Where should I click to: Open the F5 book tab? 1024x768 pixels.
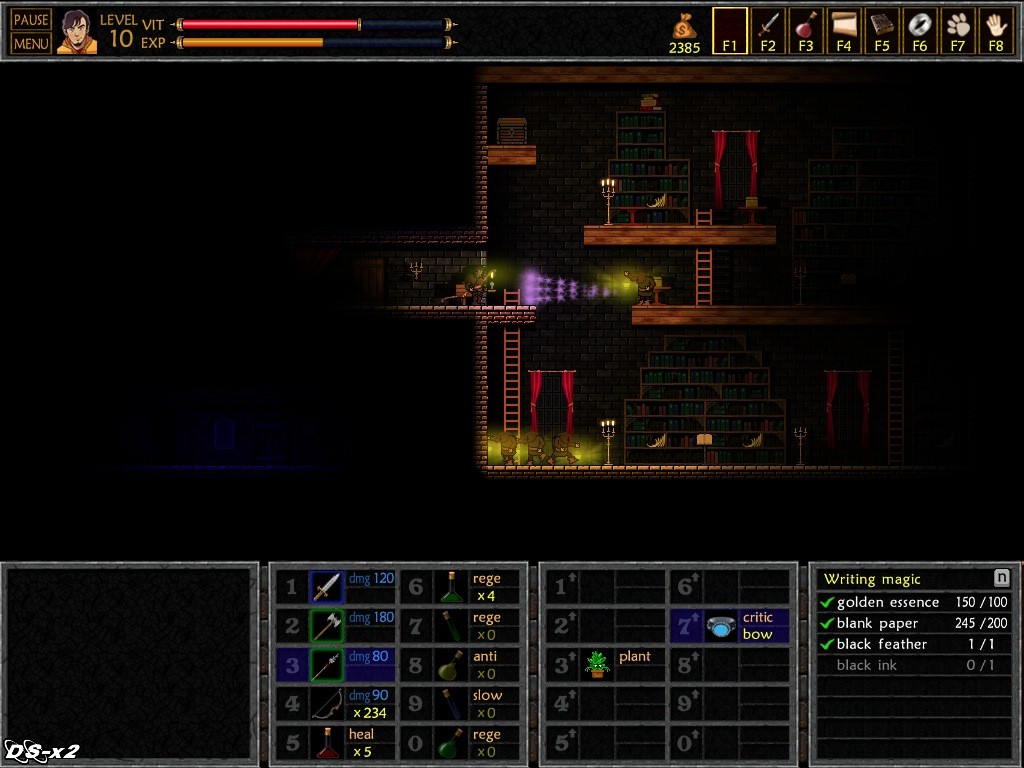pos(882,31)
